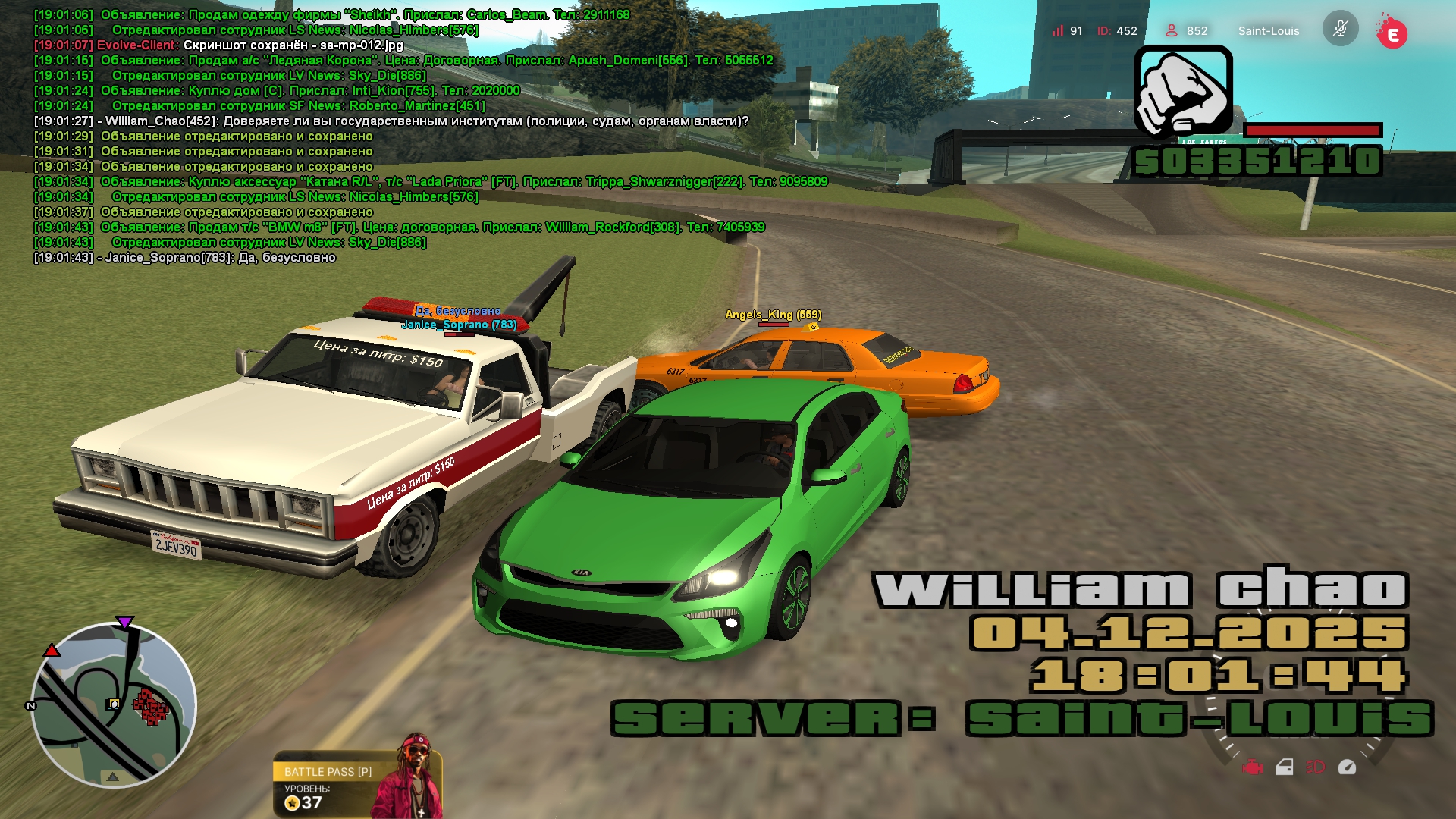Toggle the muted microphone icon
Screen dimensions: 1456x819
1340,30
